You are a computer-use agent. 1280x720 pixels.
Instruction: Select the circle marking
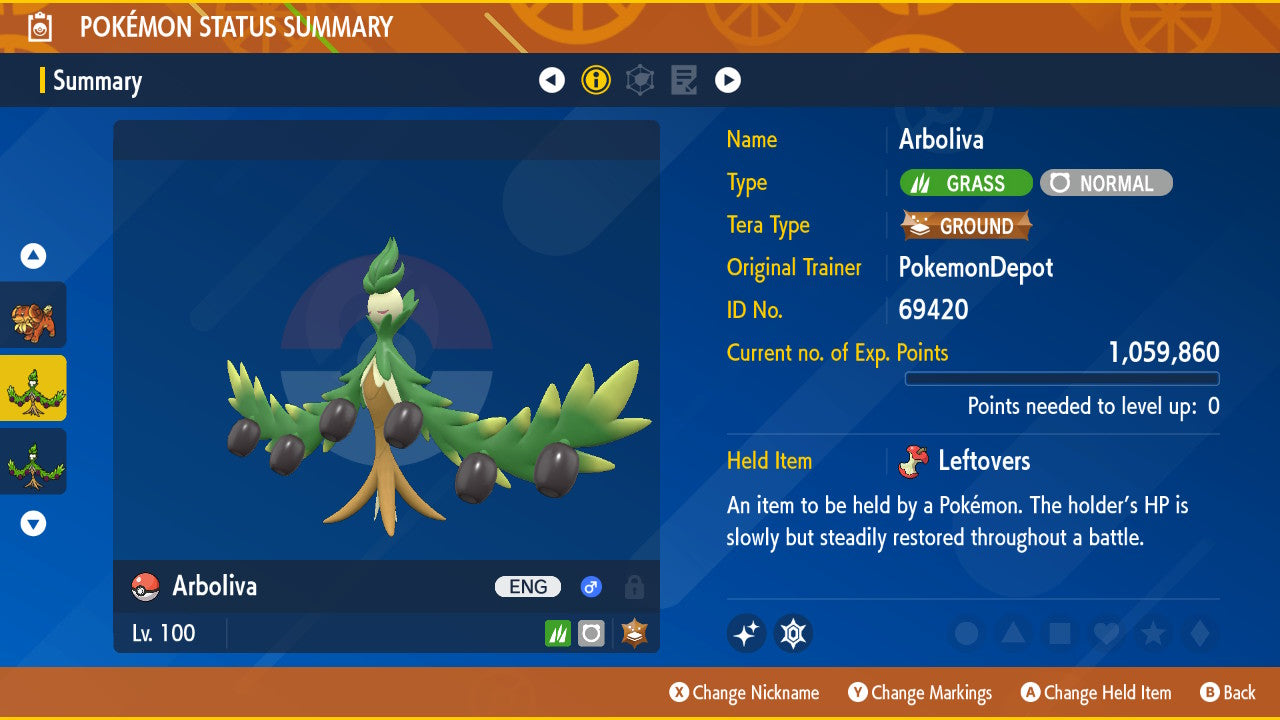point(966,633)
